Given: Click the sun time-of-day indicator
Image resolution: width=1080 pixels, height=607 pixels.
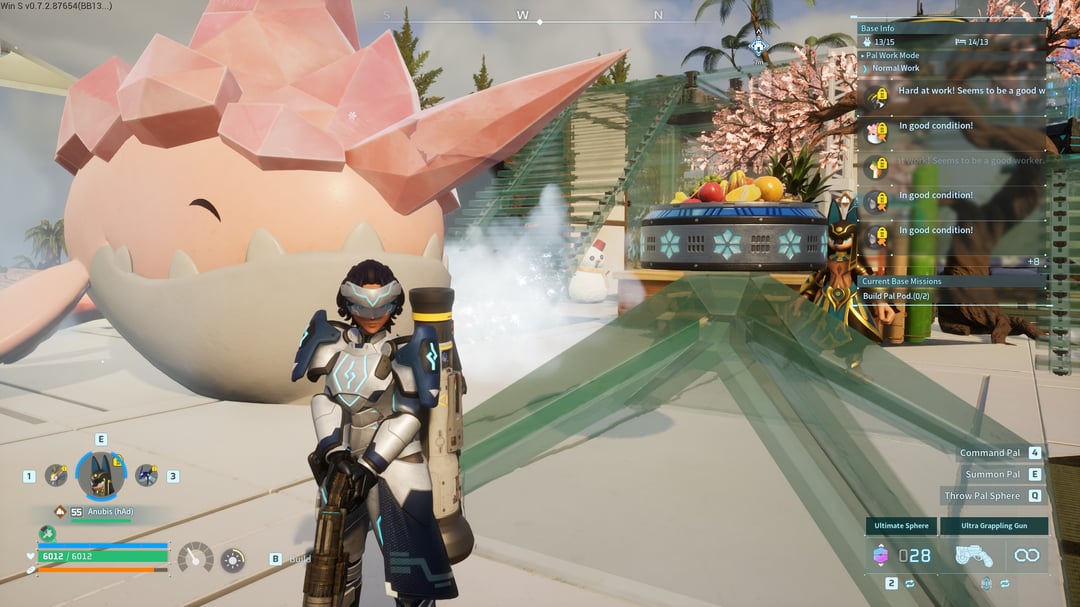Looking at the screenshot, I should click(x=232, y=560).
